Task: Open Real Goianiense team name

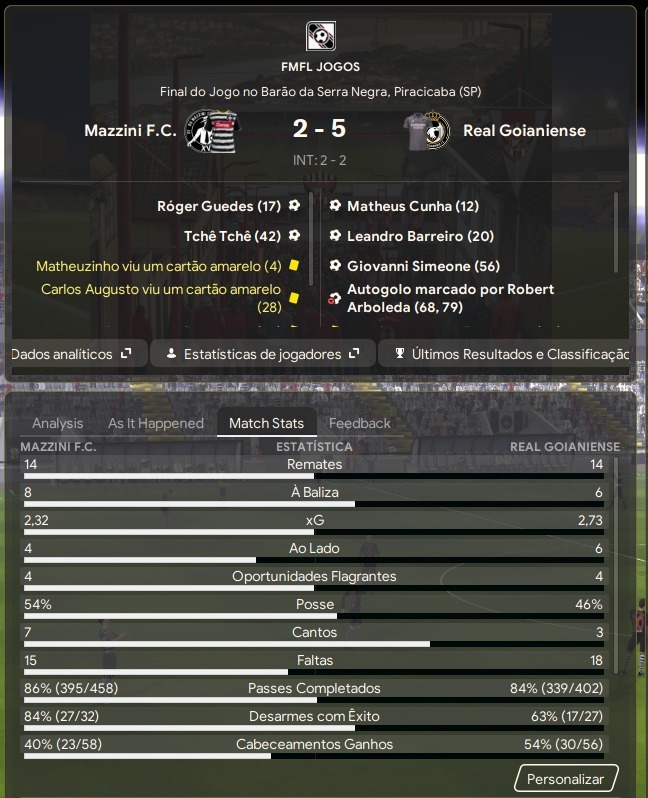Action: tap(524, 131)
